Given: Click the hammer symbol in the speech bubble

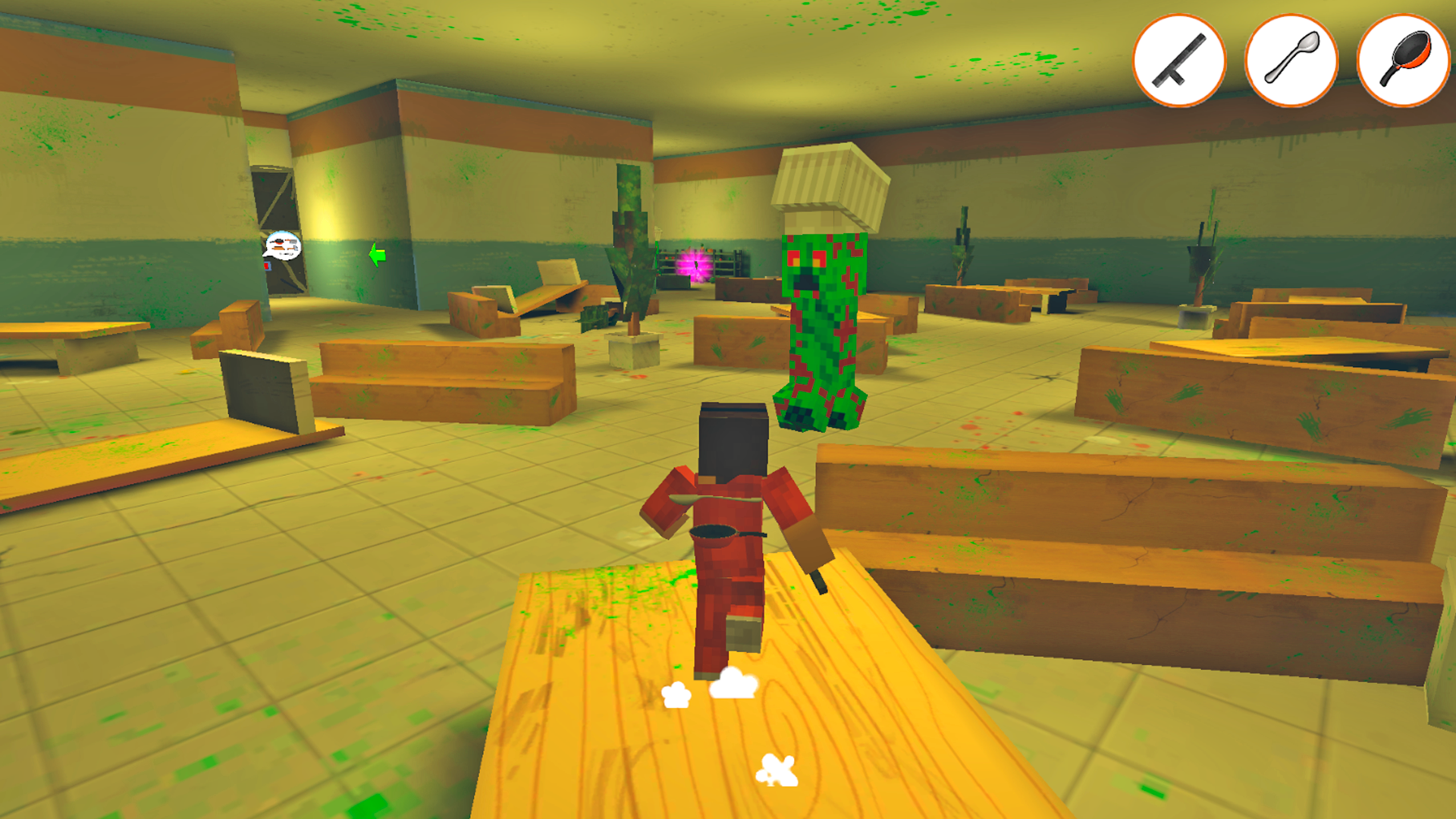Looking at the screenshot, I should pos(293,249).
